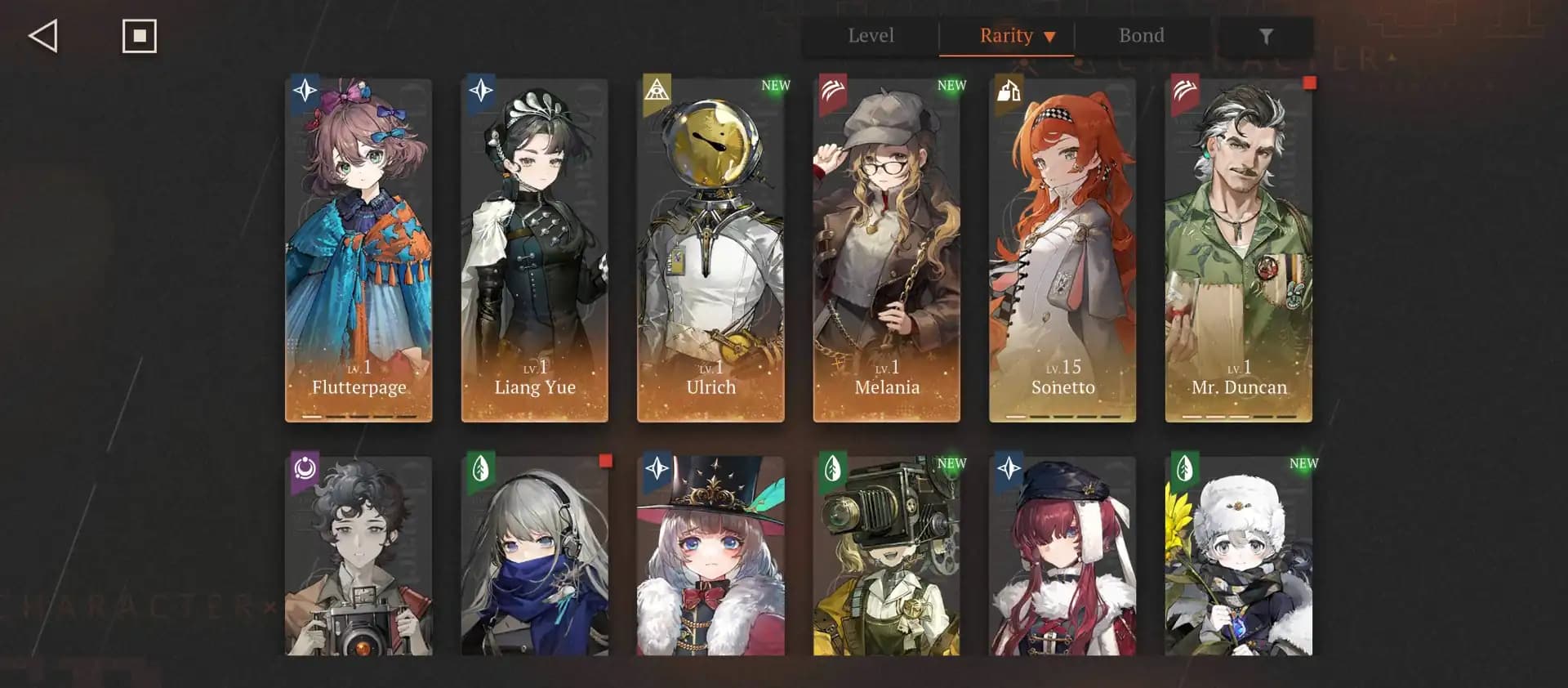
Task: Select Flutterpage's Star afflatus icon
Action: [x=305, y=92]
